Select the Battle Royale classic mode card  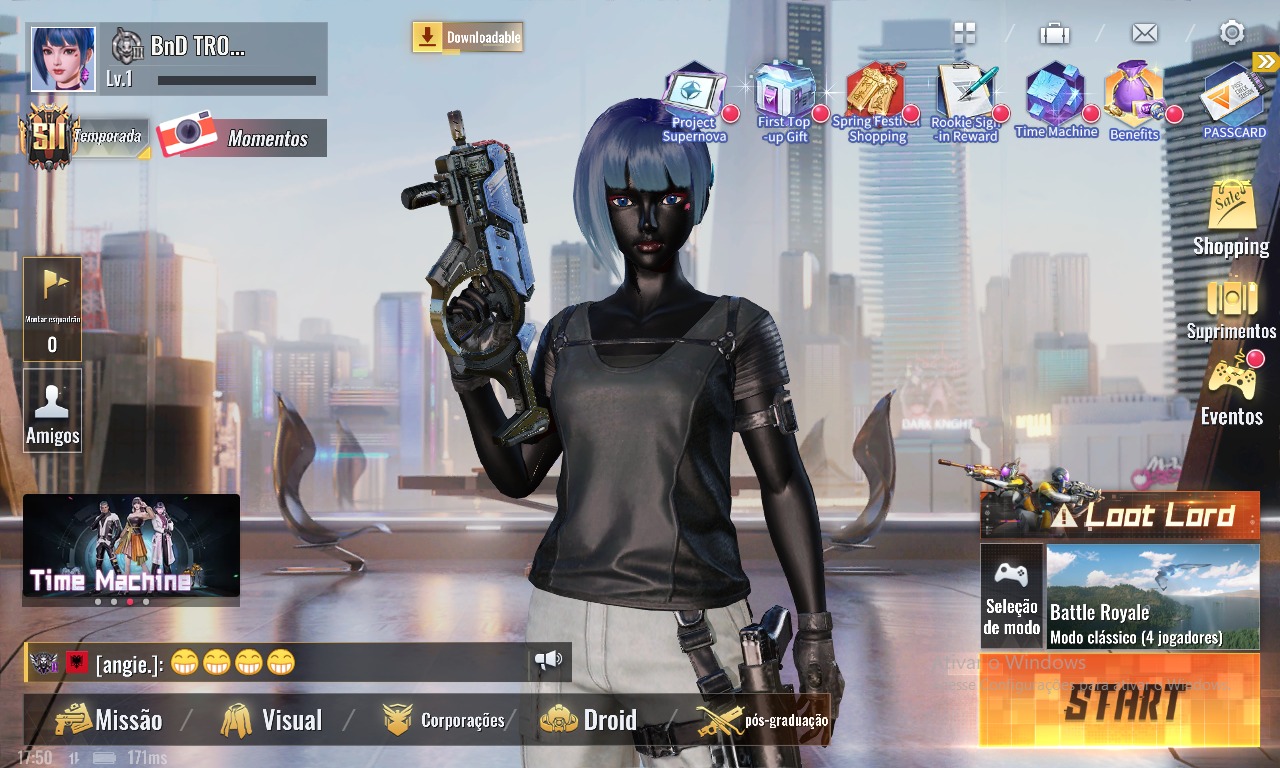pyautogui.click(x=1152, y=596)
